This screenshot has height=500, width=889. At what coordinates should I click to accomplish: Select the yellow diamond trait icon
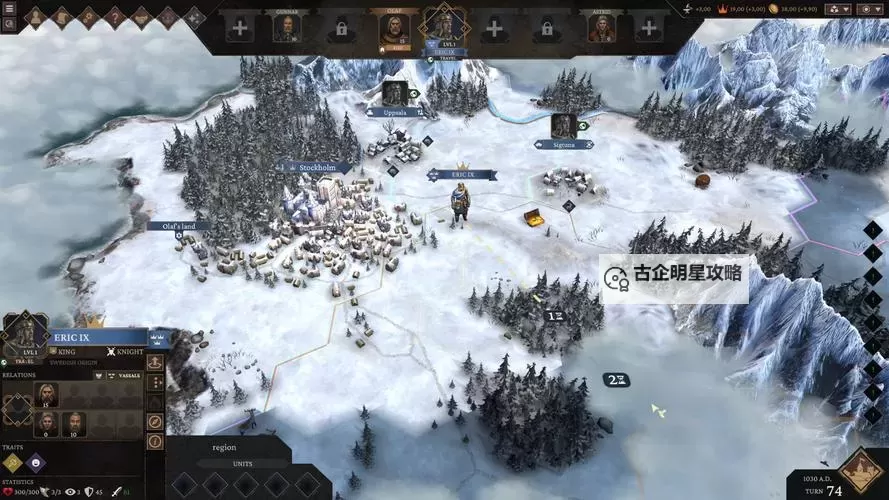coord(12,461)
